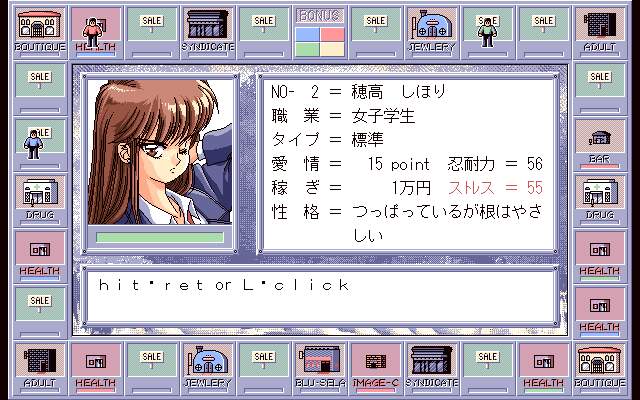640x400 pixels.
Task: Select the HEALTH tile with the red-shirted token
Action: [x=95, y=33]
